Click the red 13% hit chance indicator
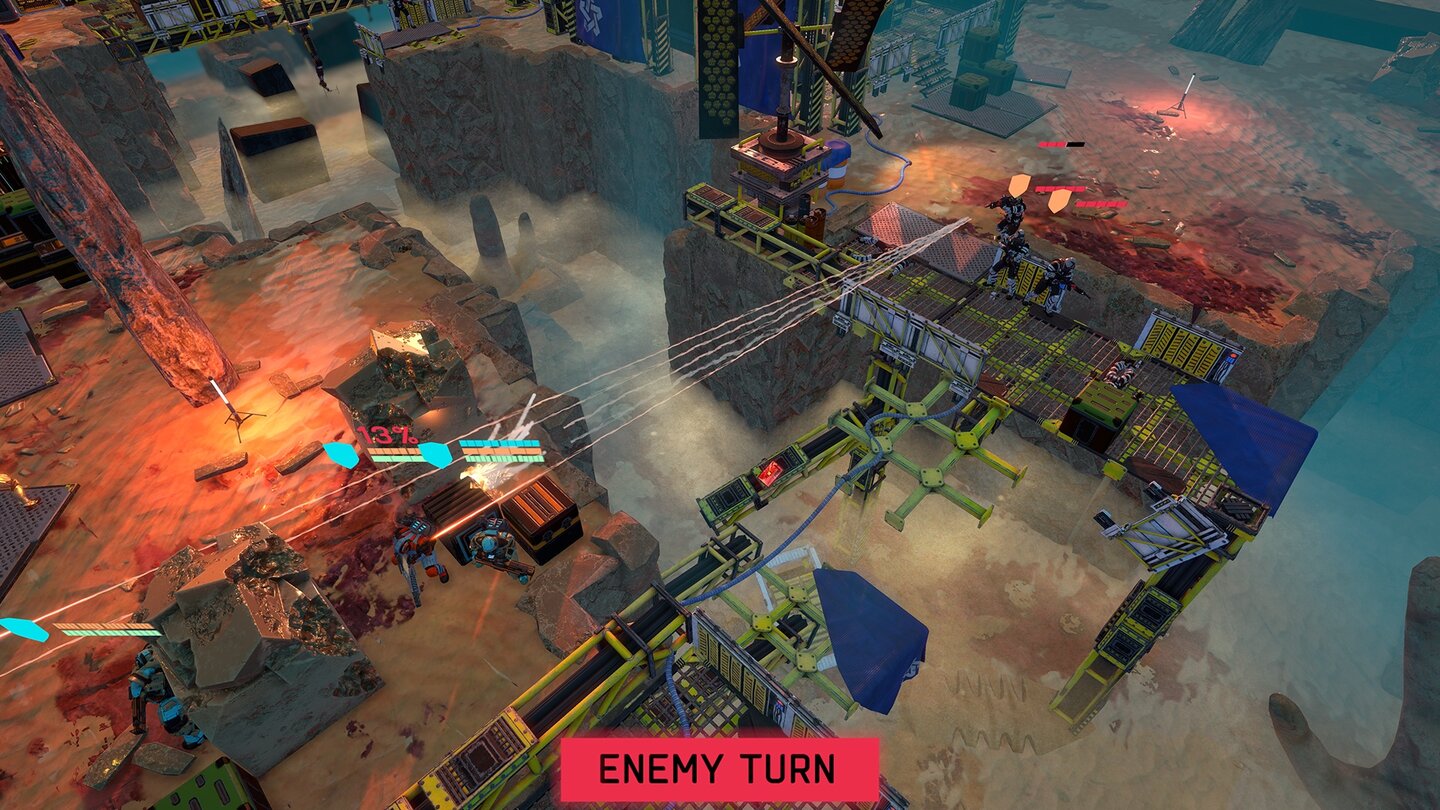The width and height of the screenshot is (1440, 810). click(388, 435)
